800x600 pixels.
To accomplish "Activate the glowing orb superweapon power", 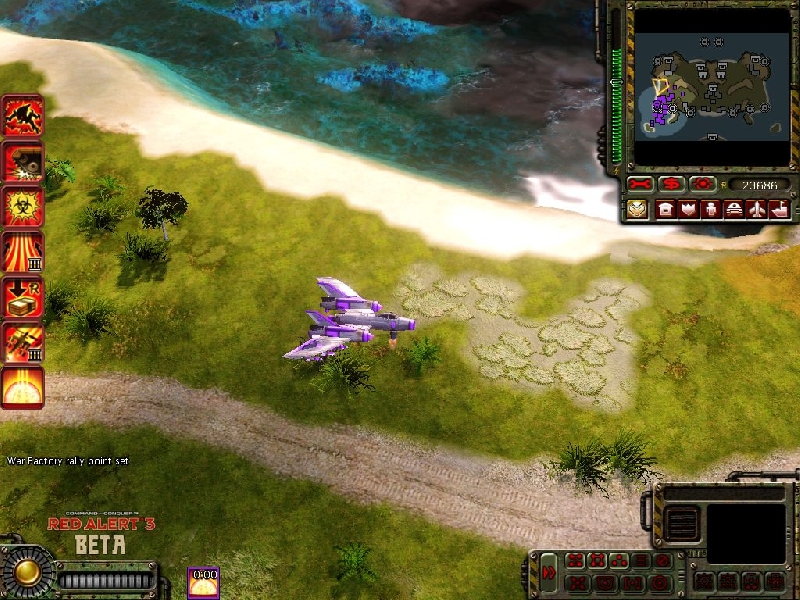I will [x=22, y=386].
